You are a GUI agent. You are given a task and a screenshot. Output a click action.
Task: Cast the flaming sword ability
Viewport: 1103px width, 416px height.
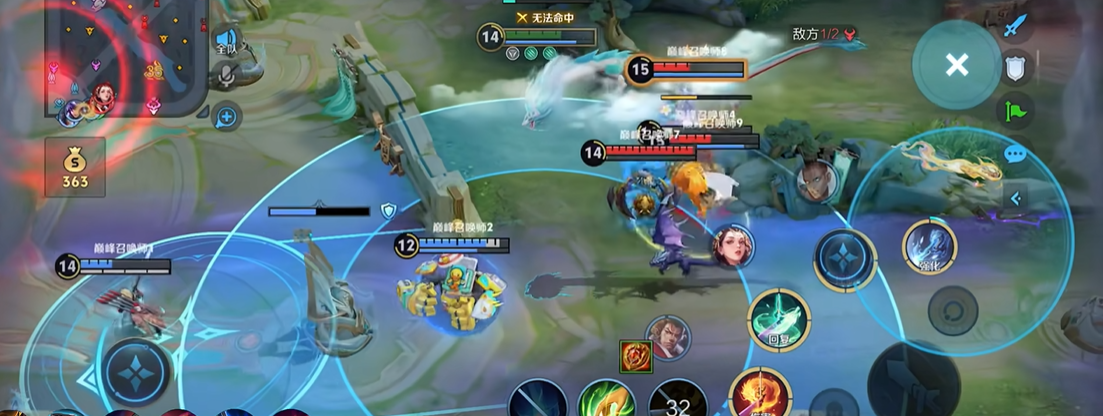(760, 395)
